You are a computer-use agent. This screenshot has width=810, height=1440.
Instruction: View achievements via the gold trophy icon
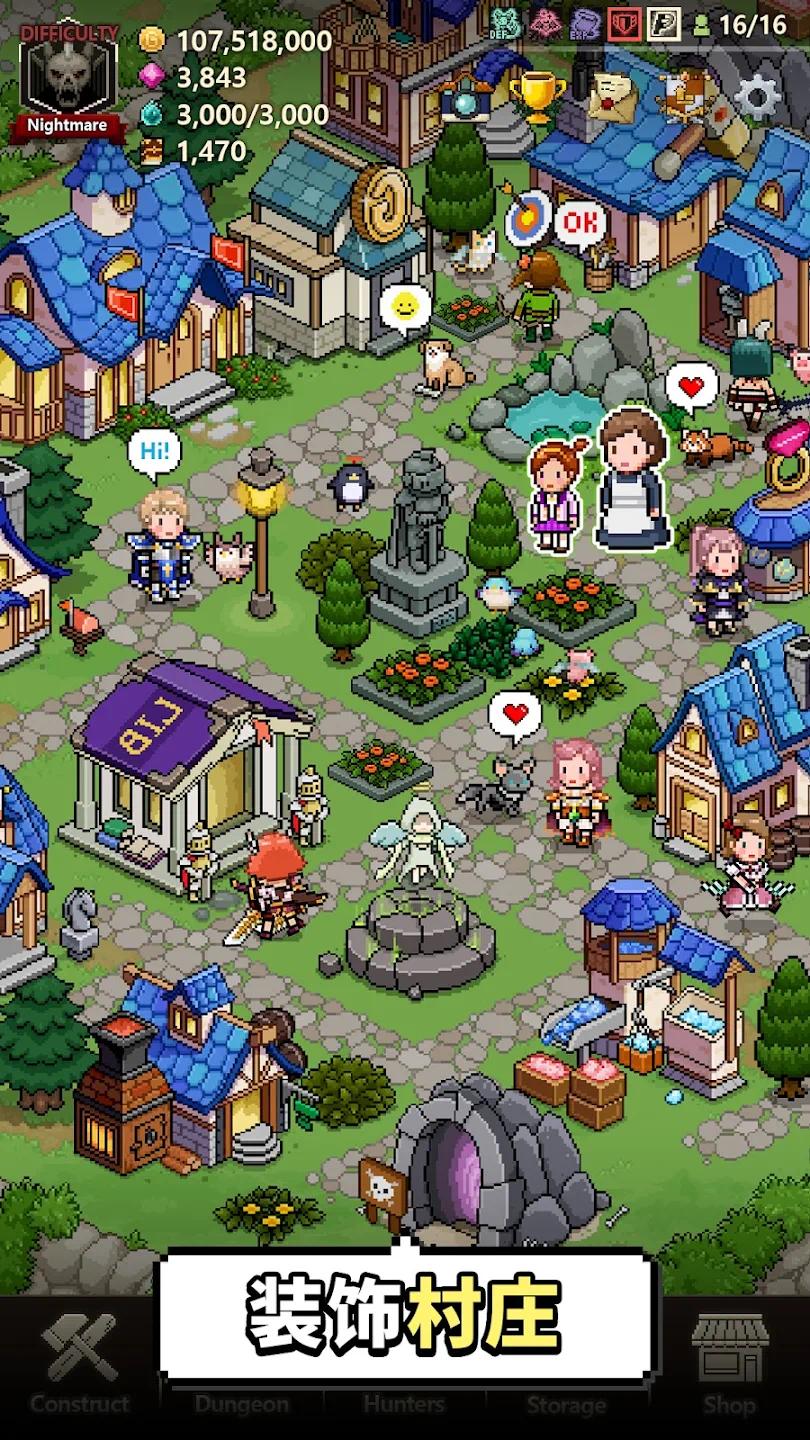pos(537,95)
